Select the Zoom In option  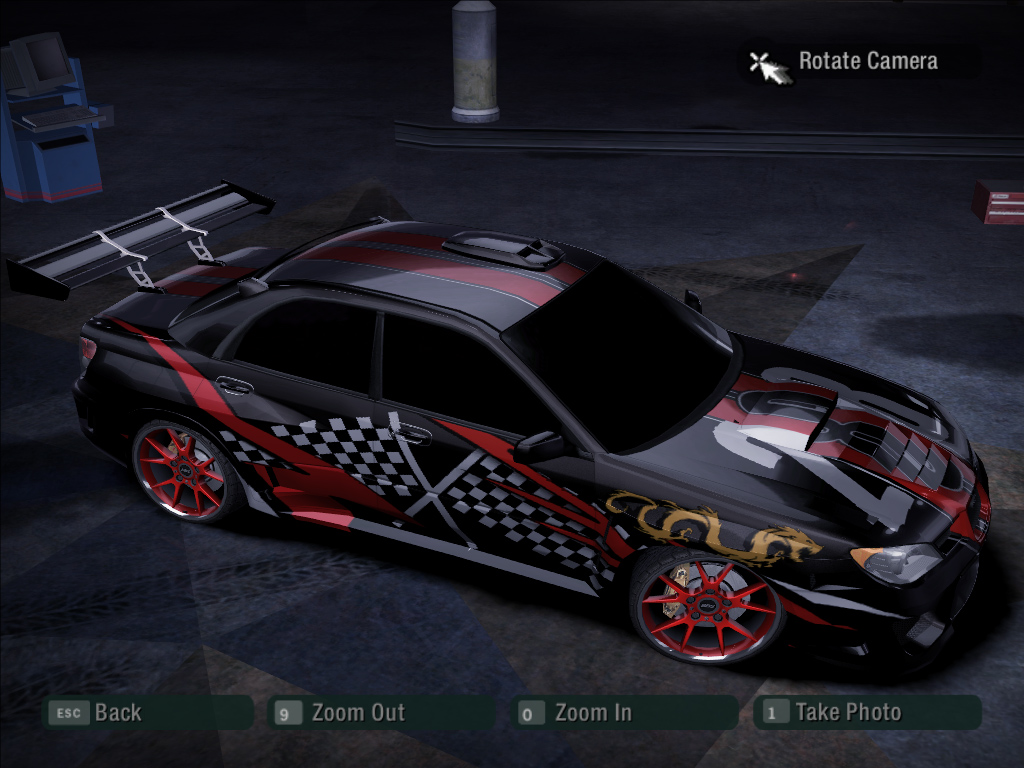pyautogui.click(x=592, y=713)
